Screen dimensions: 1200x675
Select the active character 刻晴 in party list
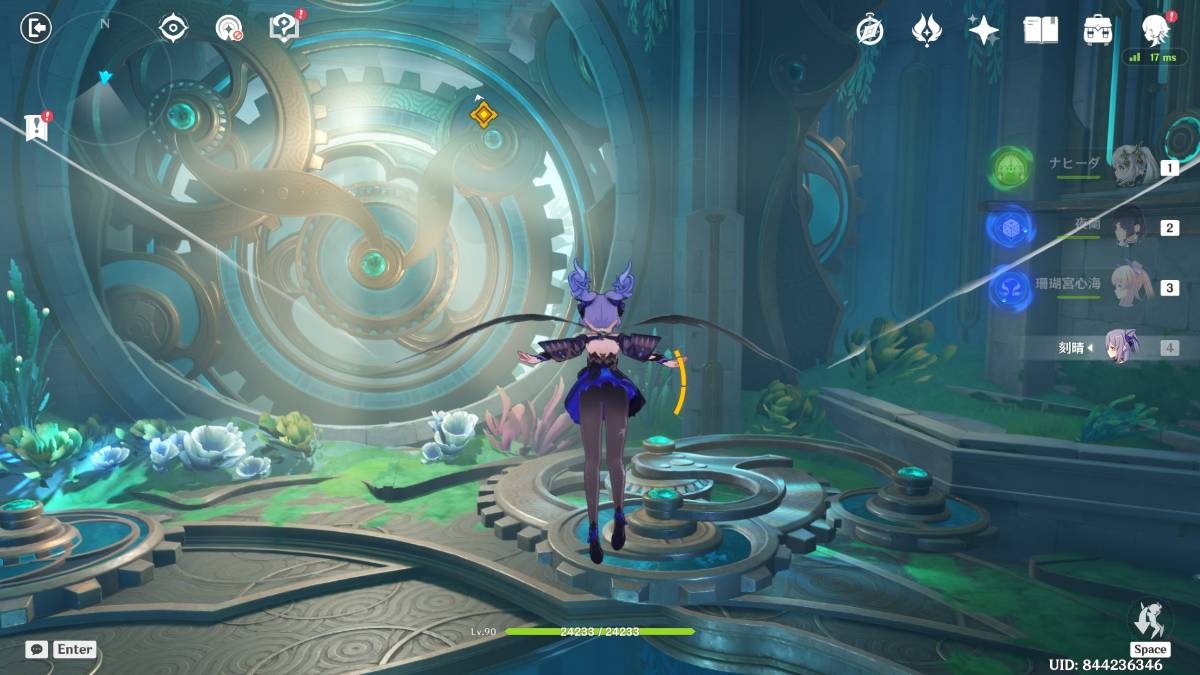tap(1122, 347)
